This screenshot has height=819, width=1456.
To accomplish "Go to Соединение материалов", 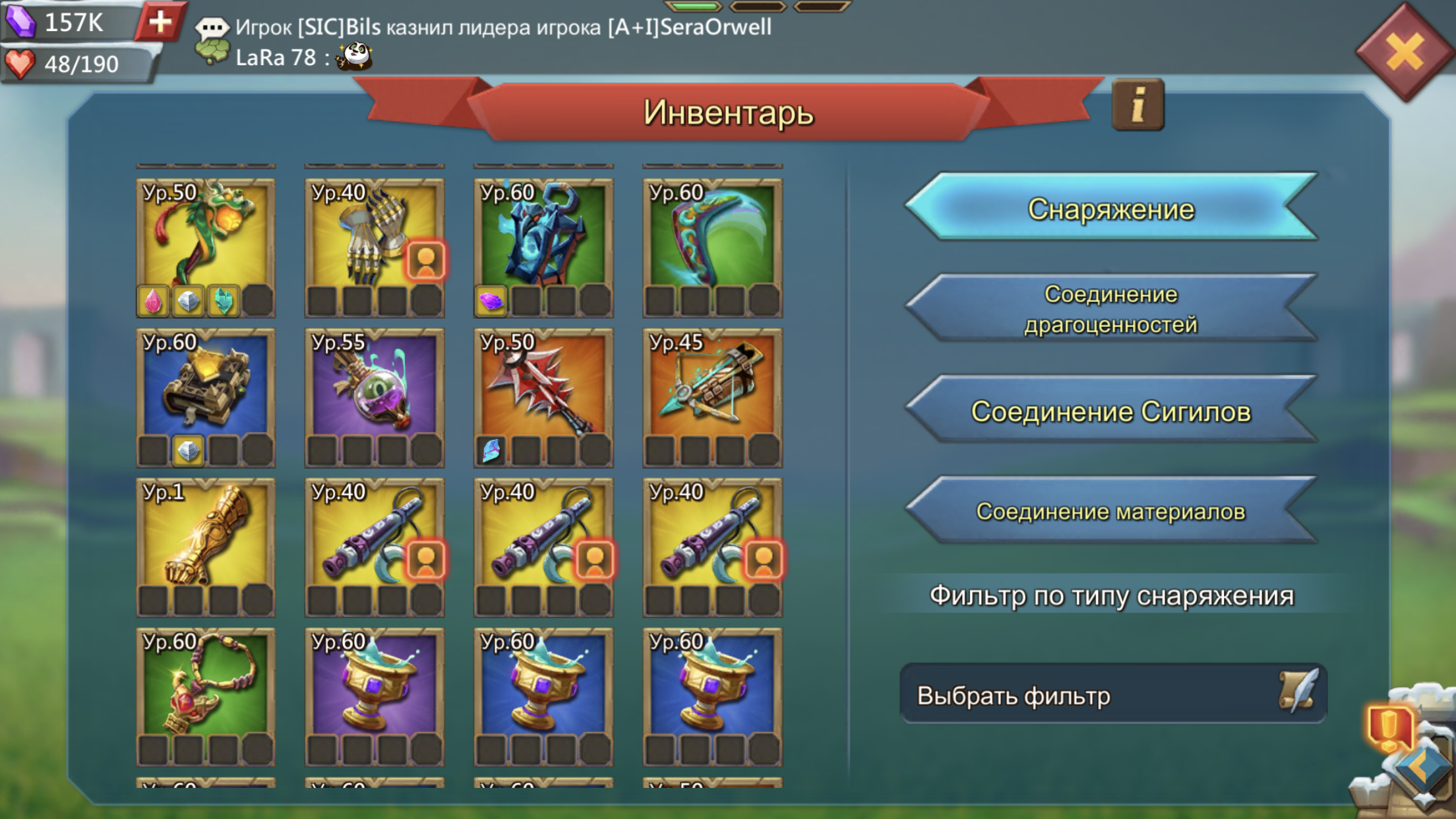I will click(x=1111, y=511).
